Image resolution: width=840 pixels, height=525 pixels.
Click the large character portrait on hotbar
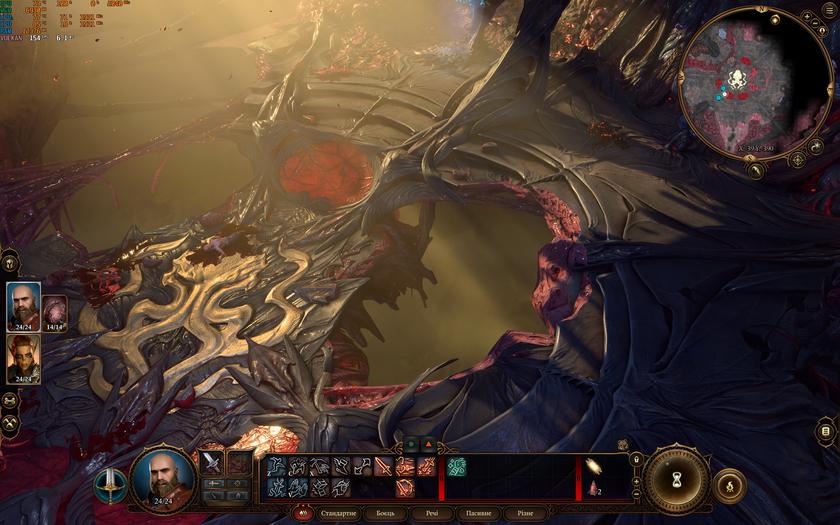(x=162, y=478)
